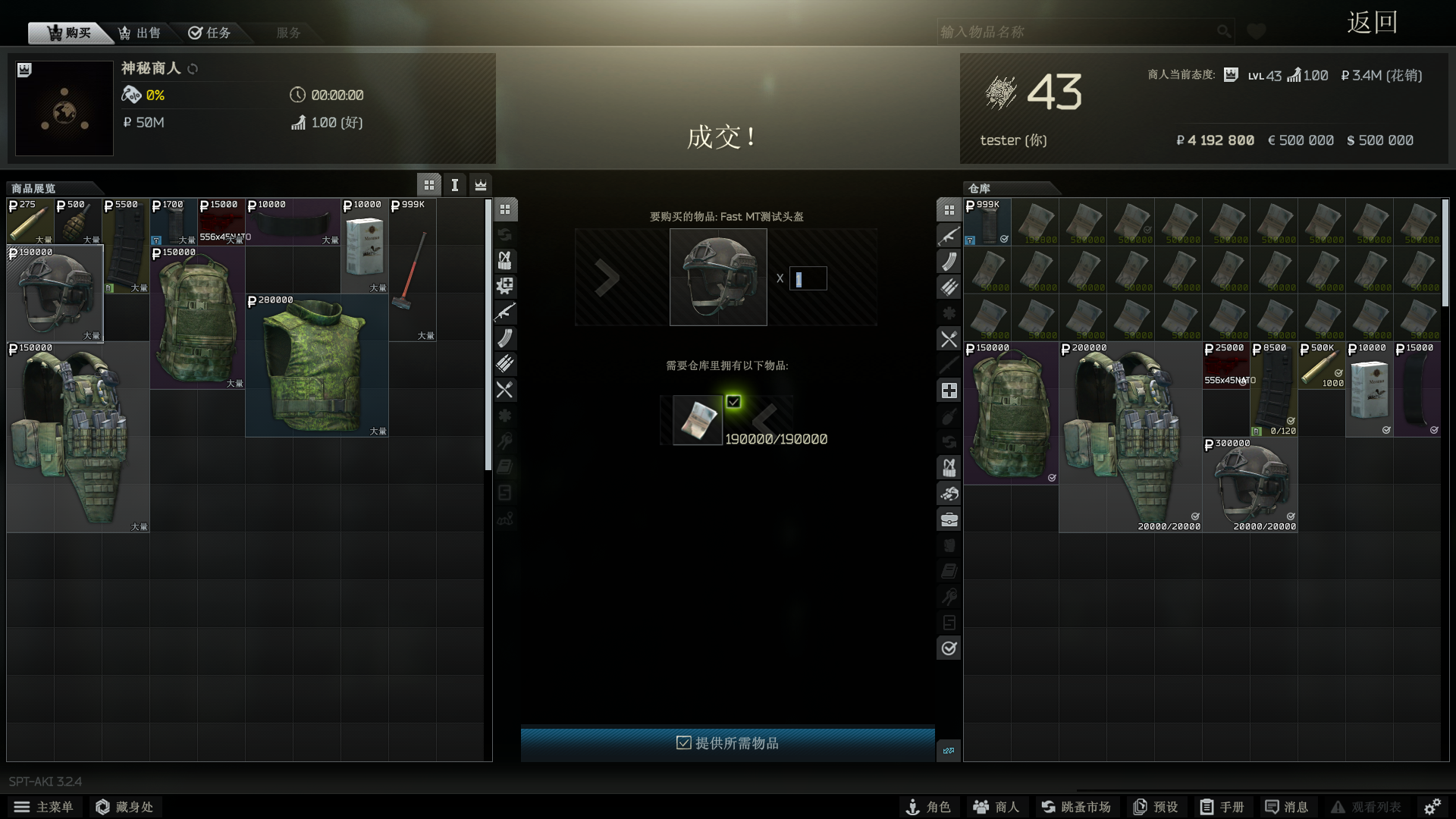This screenshot has width=1456, height=819.
Task: Open the 任务 tasks tab
Action: (210, 33)
